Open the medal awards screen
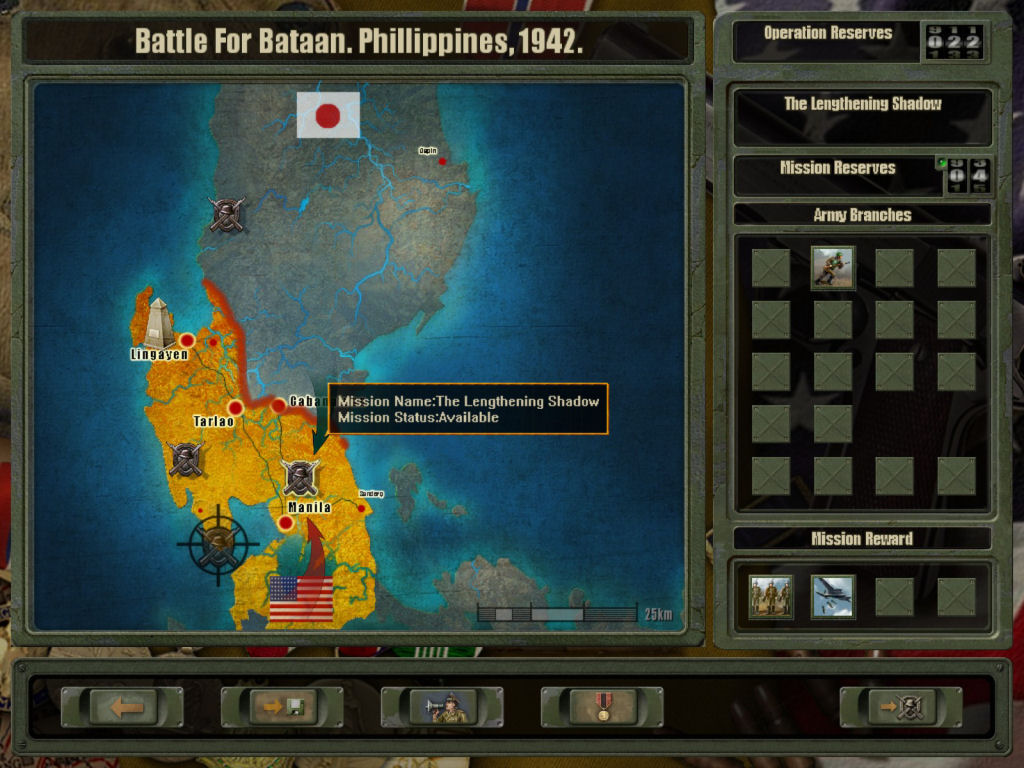The image size is (1024, 768). 602,707
